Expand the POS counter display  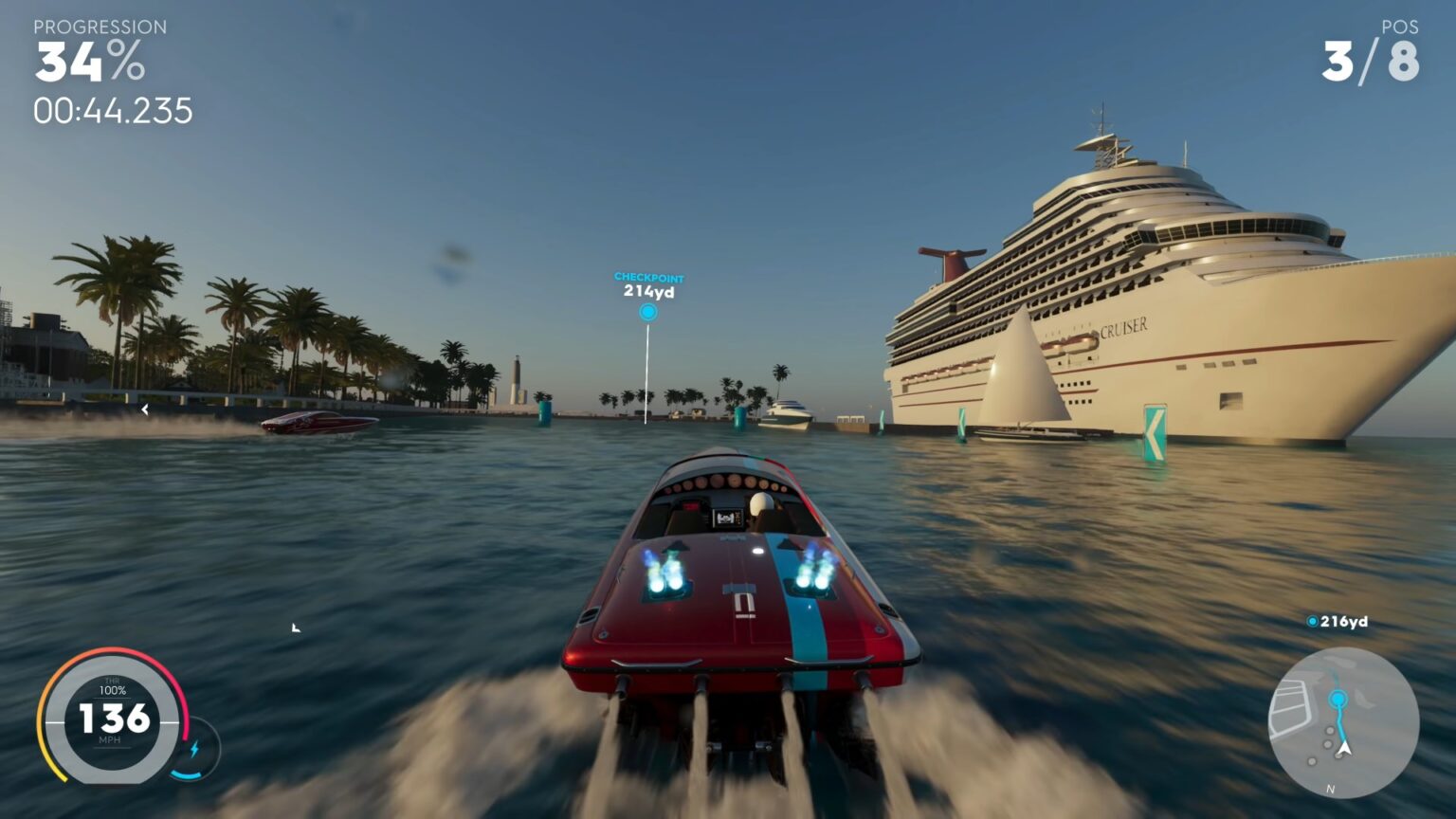1402,28
